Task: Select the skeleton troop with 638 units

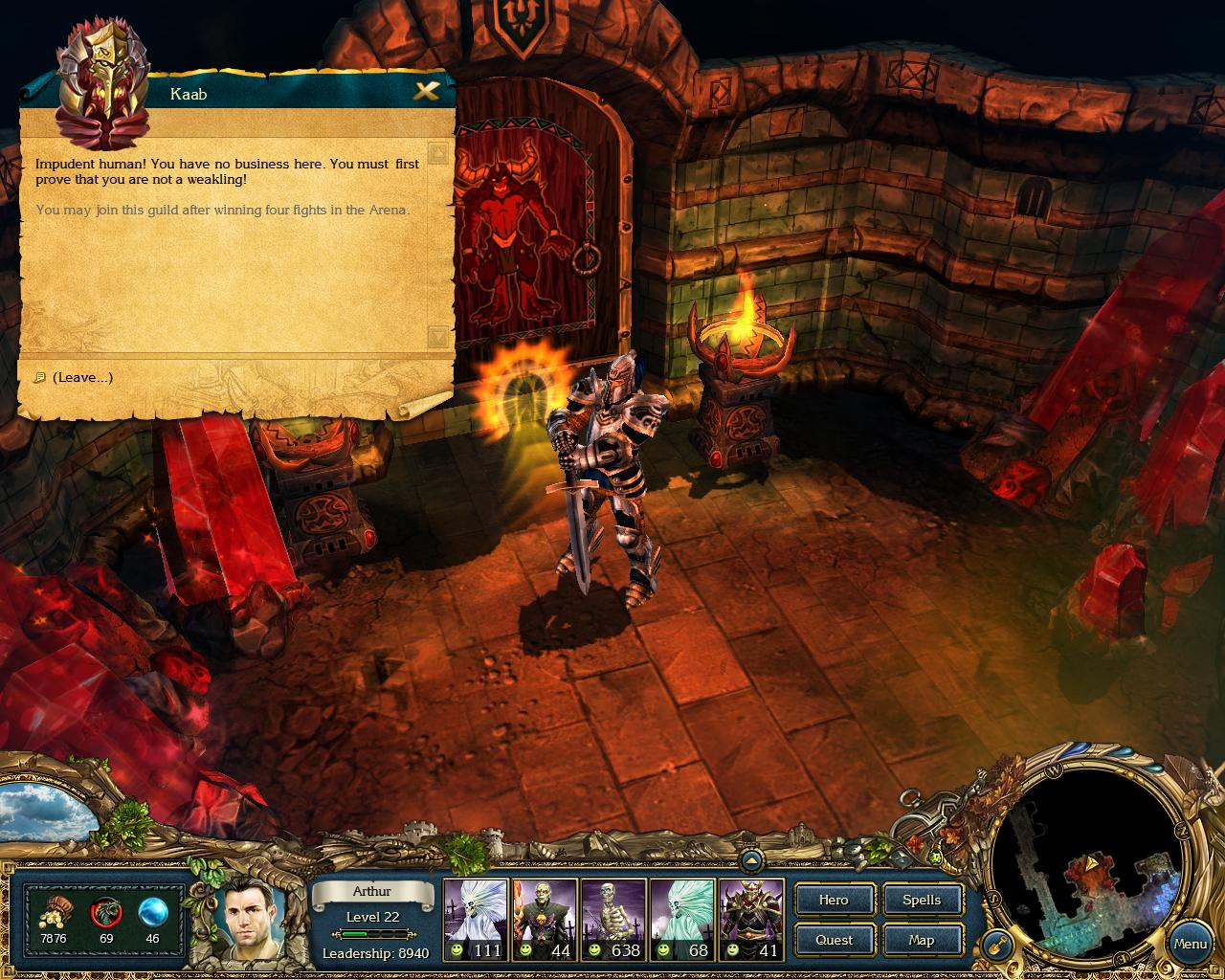Action: click(x=613, y=919)
